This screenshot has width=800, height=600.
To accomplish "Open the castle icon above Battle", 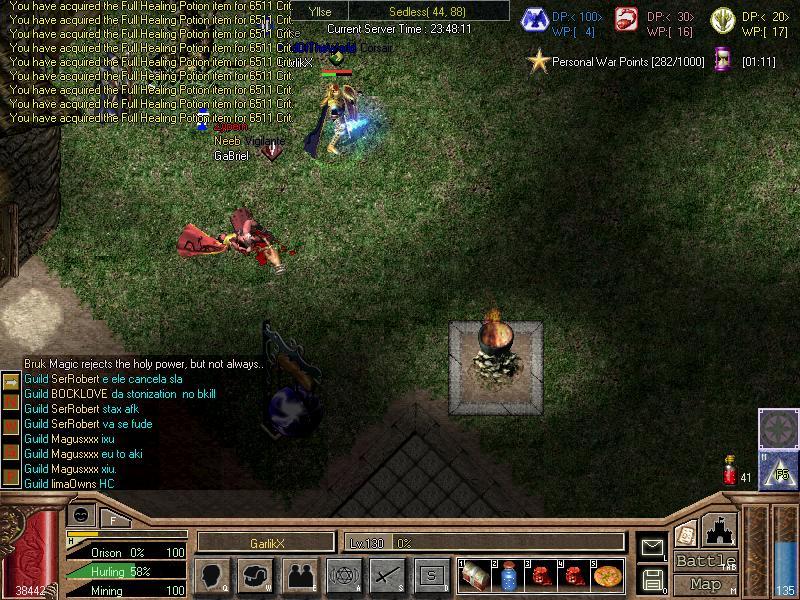I will tap(720, 529).
